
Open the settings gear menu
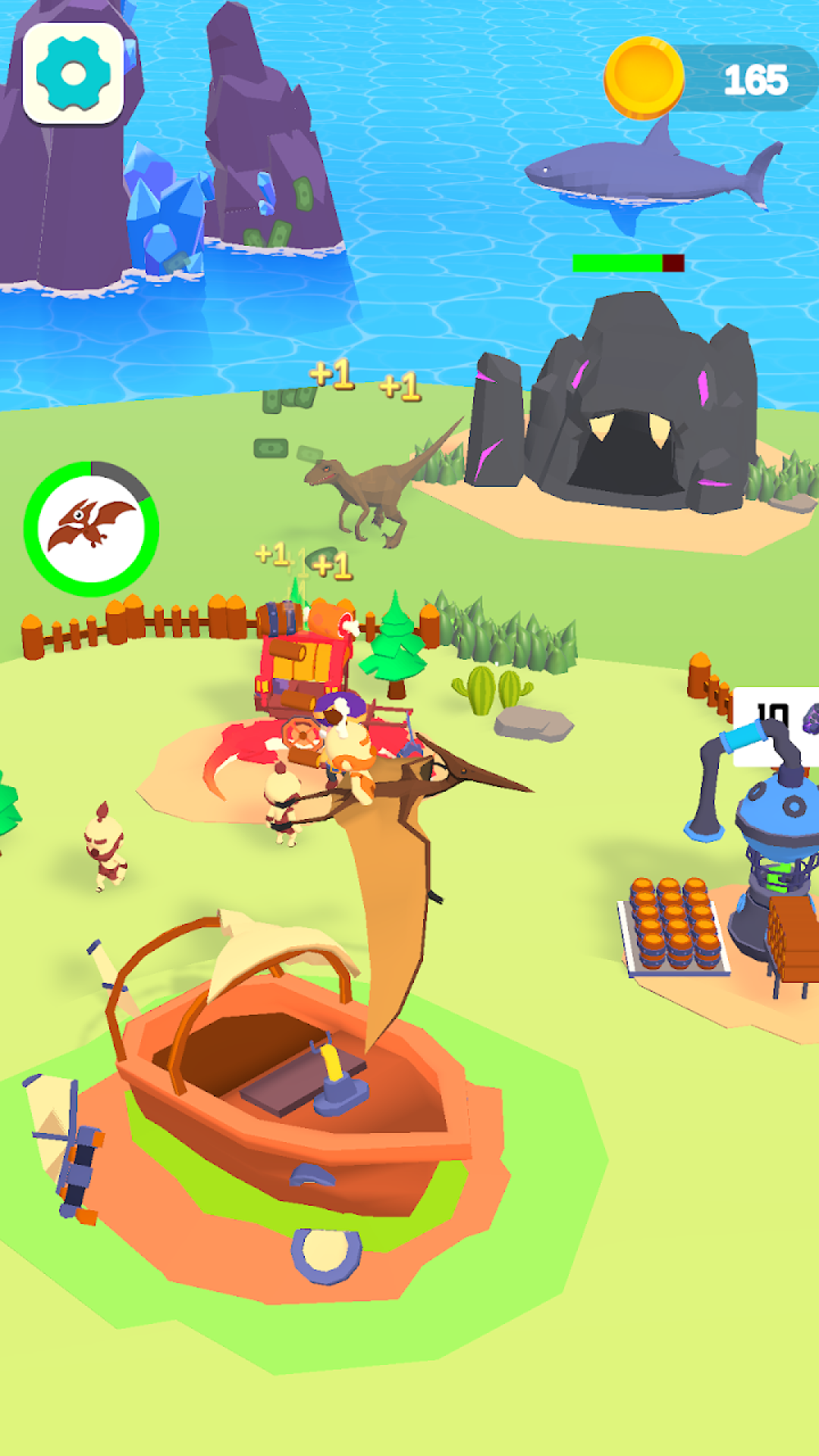pos(74,74)
